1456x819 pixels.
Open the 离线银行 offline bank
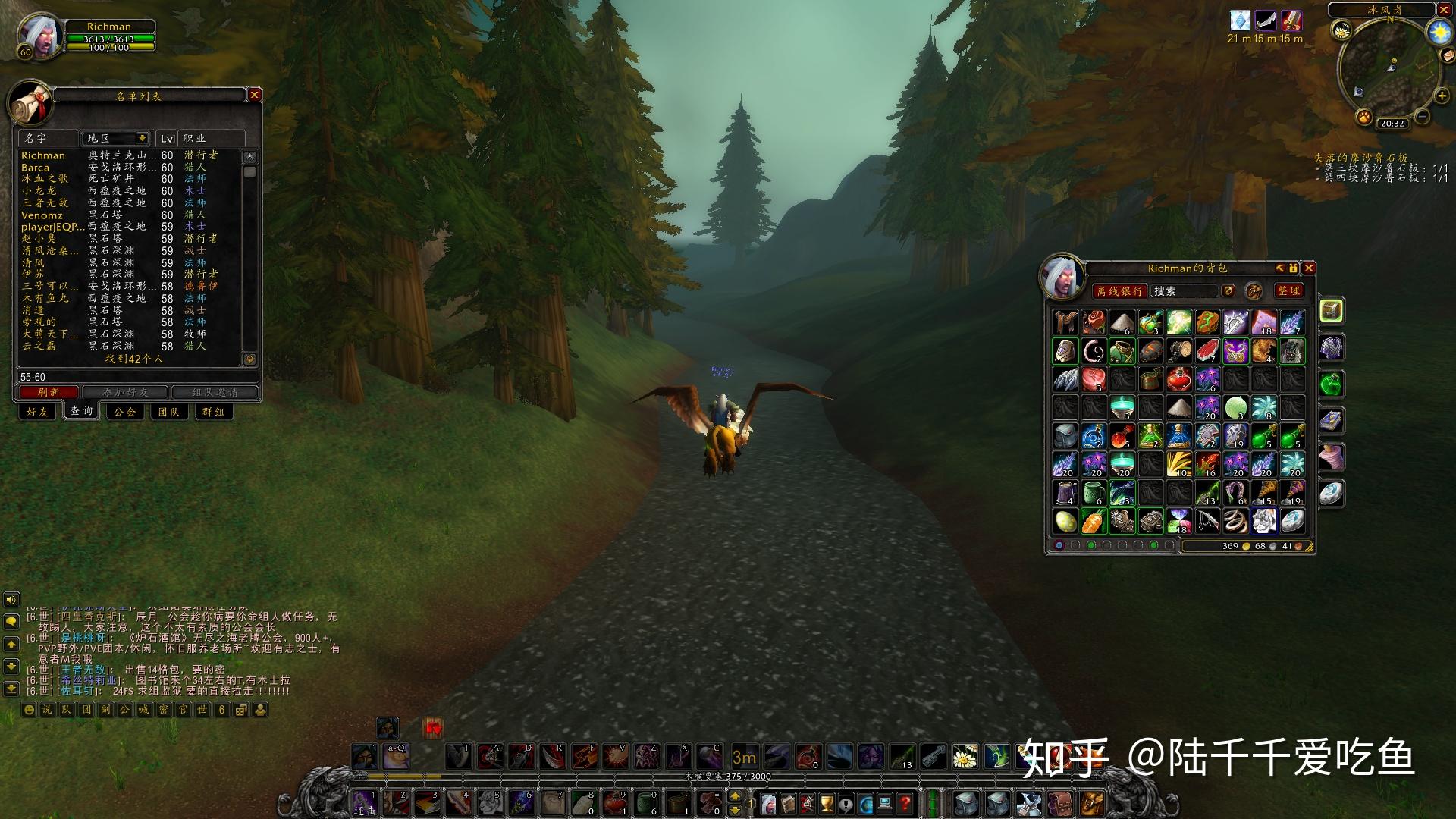click(1119, 291)
